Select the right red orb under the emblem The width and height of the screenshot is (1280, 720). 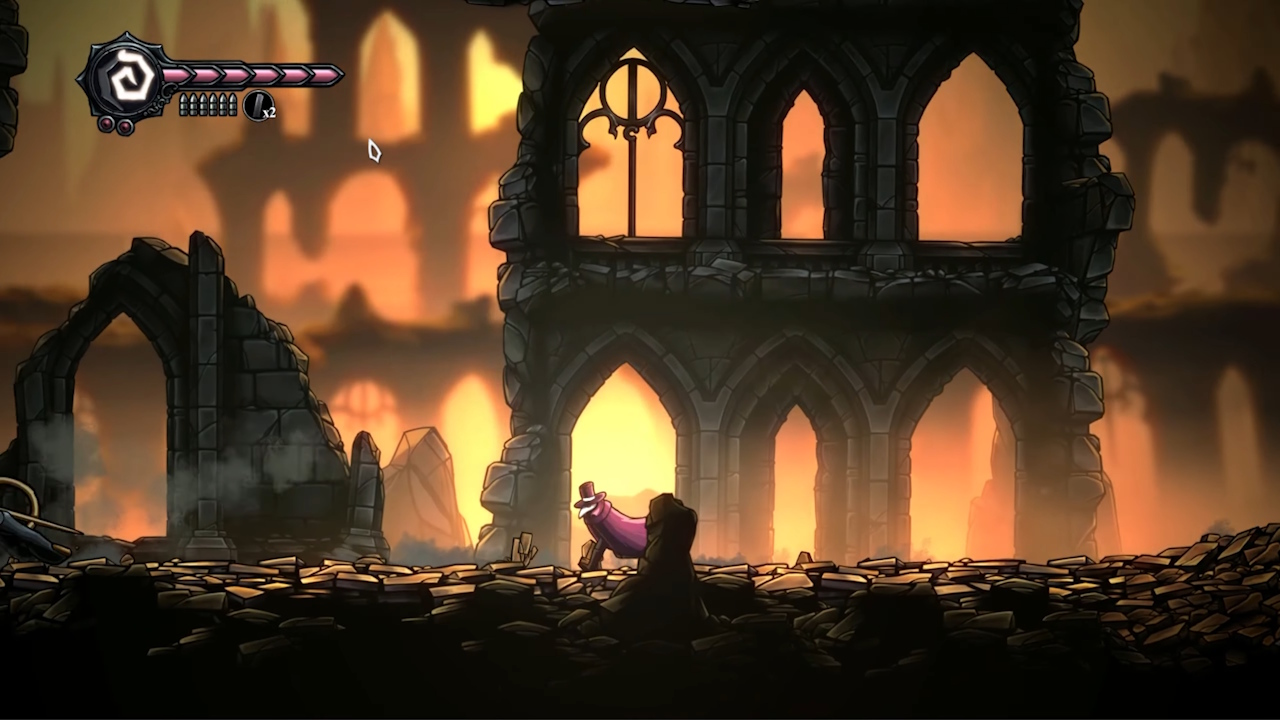124,127
